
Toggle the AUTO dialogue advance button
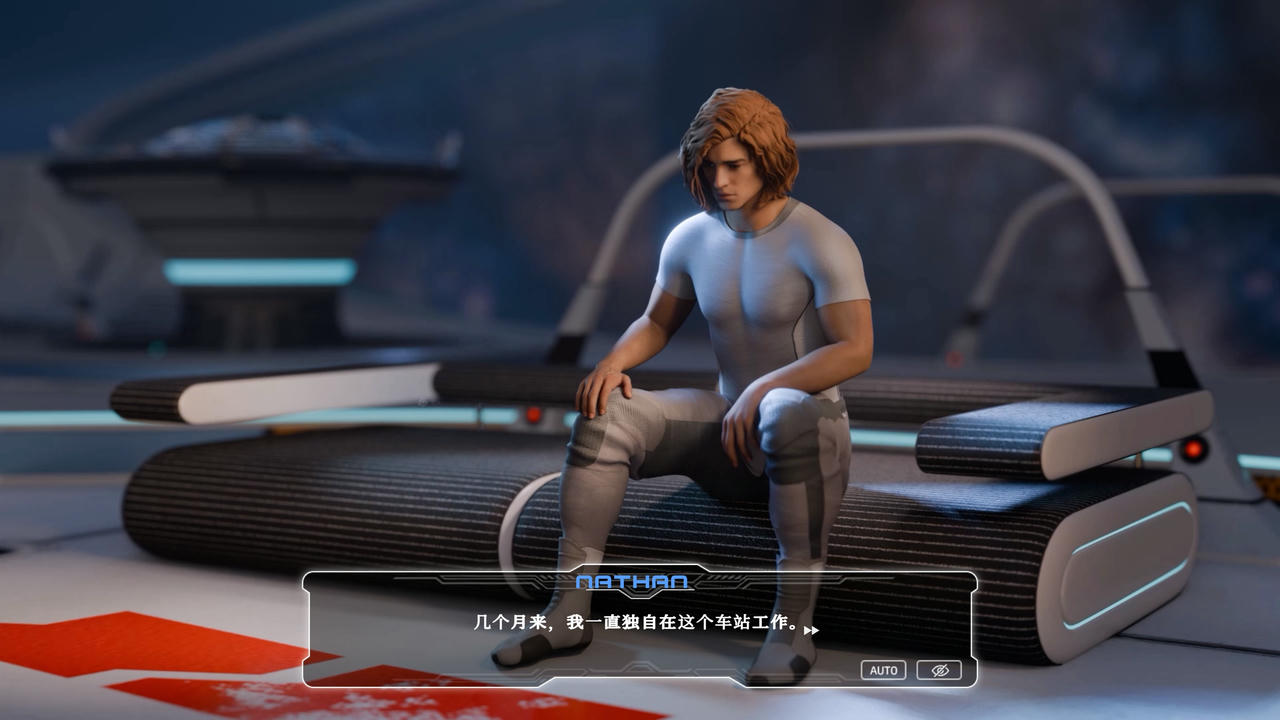coord(883,670)
